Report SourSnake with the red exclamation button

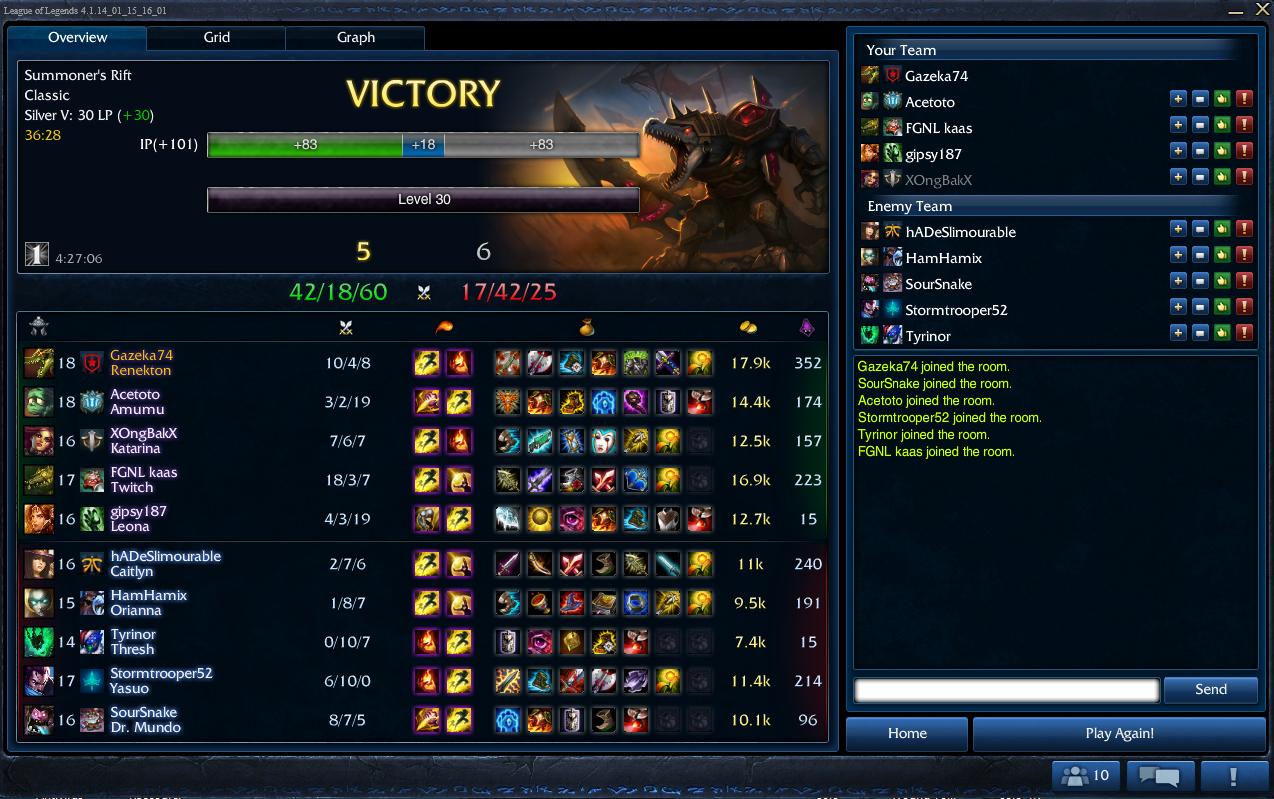[1244, 281]
